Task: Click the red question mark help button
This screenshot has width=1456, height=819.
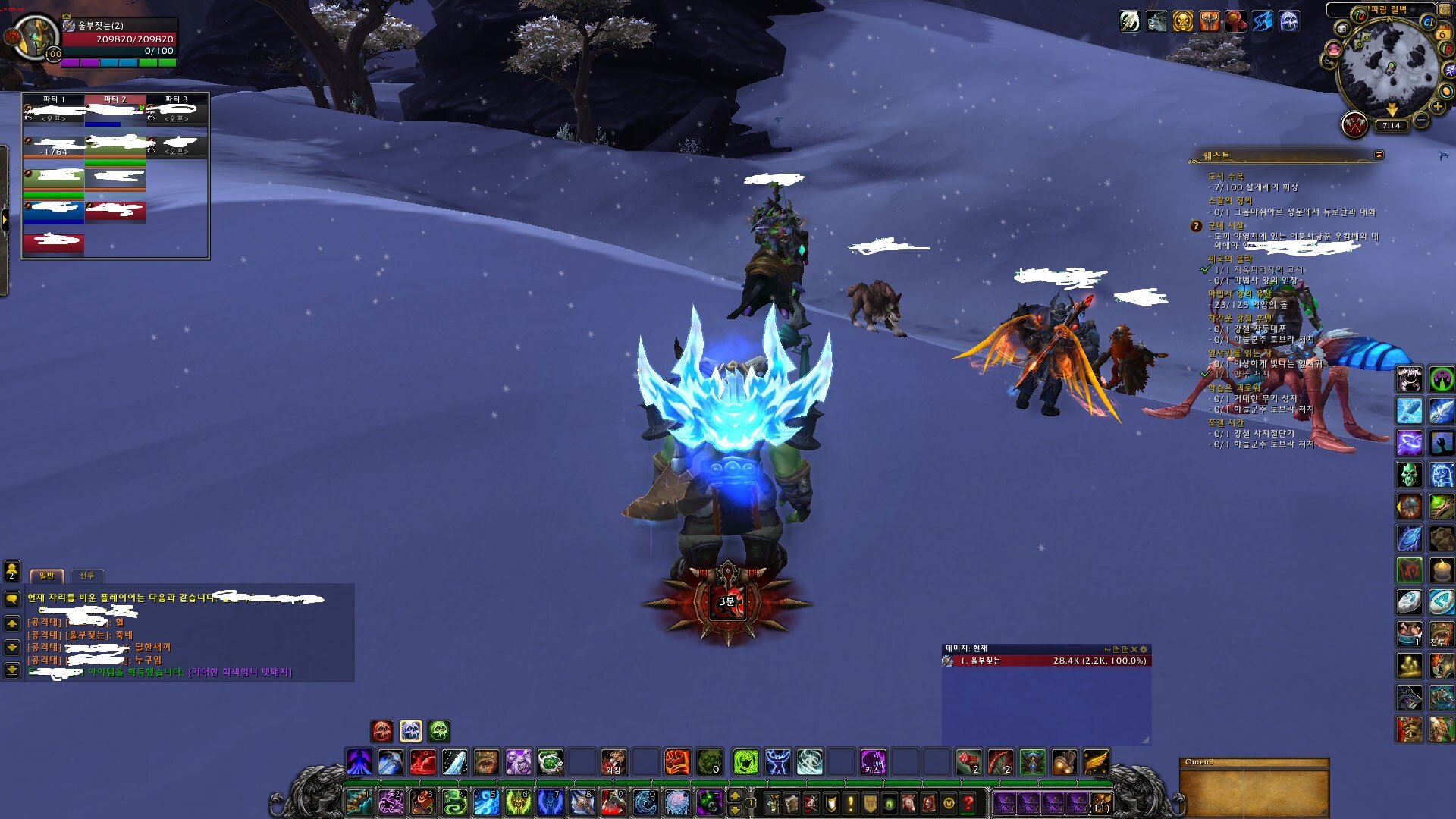Action: [968, 802]
